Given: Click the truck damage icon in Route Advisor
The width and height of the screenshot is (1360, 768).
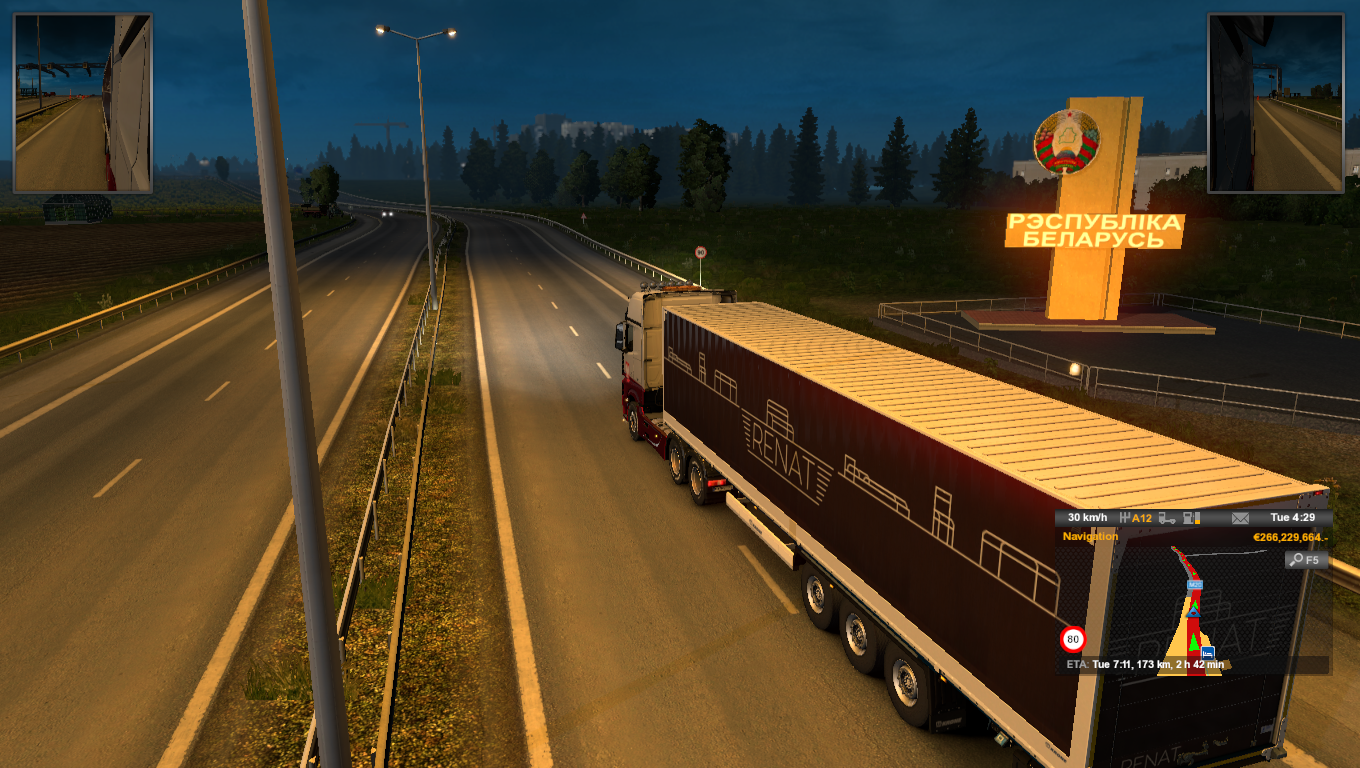Looking at the screenshot, I should click(x=1168, y=518).
